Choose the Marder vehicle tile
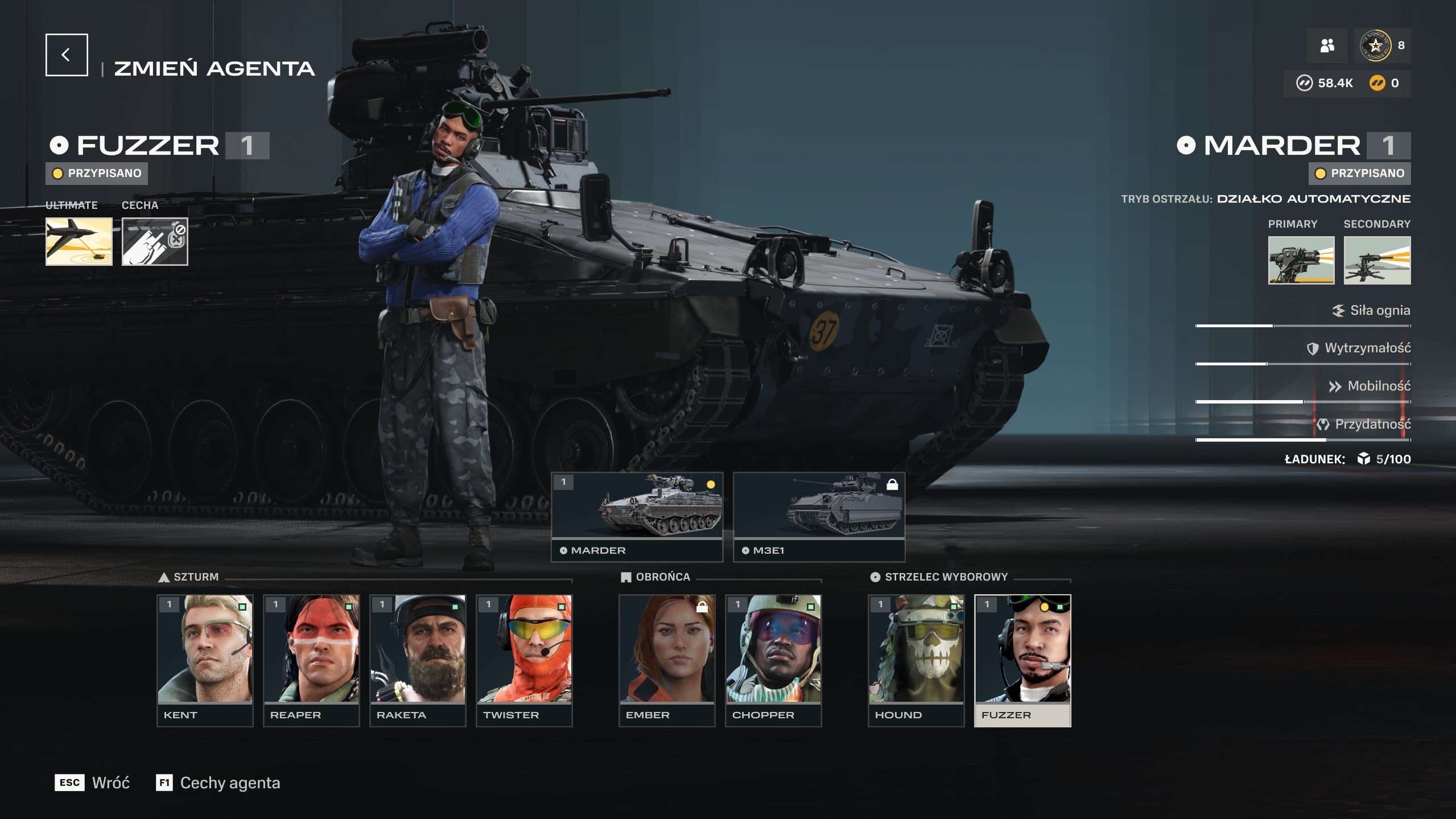 637,516
